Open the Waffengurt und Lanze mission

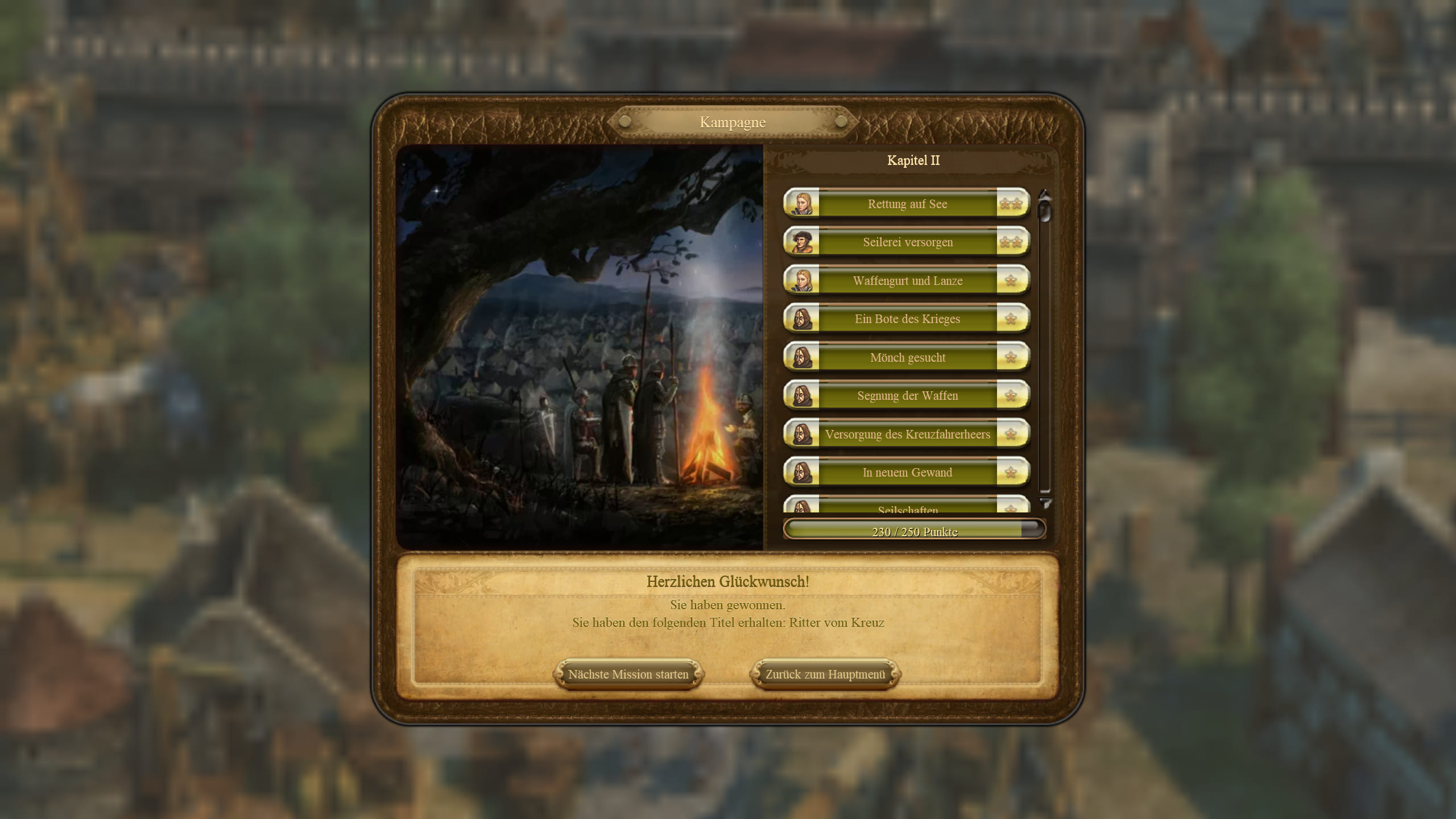coord(907,280)
